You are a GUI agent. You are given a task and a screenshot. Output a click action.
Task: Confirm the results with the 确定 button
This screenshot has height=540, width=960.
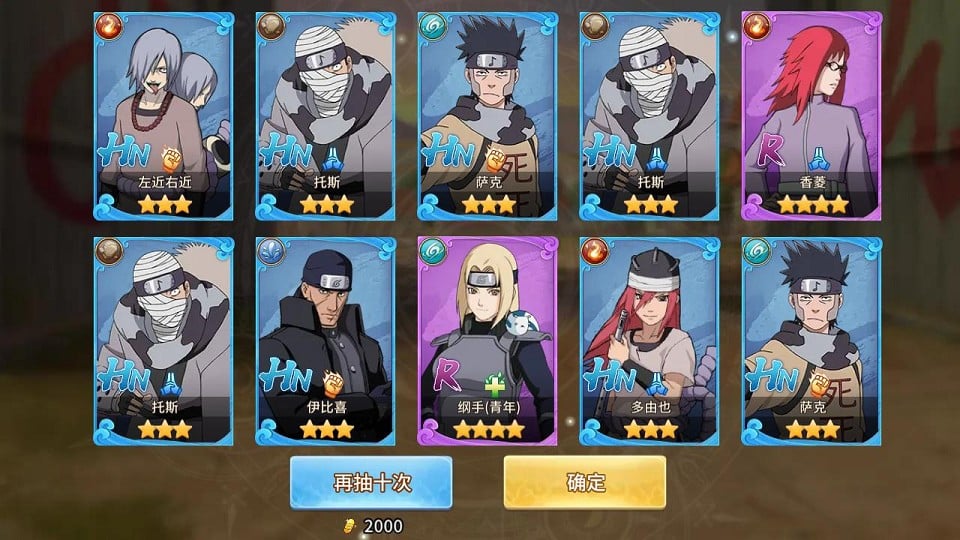click(585, 482)
